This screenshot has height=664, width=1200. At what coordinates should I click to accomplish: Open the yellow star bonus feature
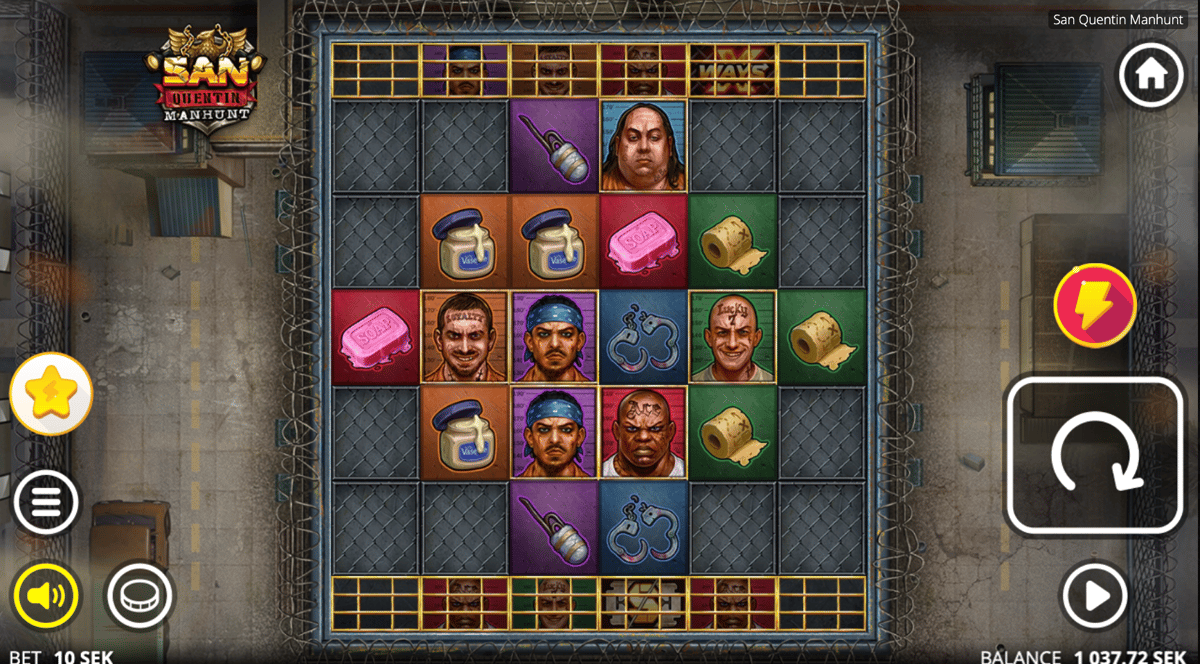point(51,394)
